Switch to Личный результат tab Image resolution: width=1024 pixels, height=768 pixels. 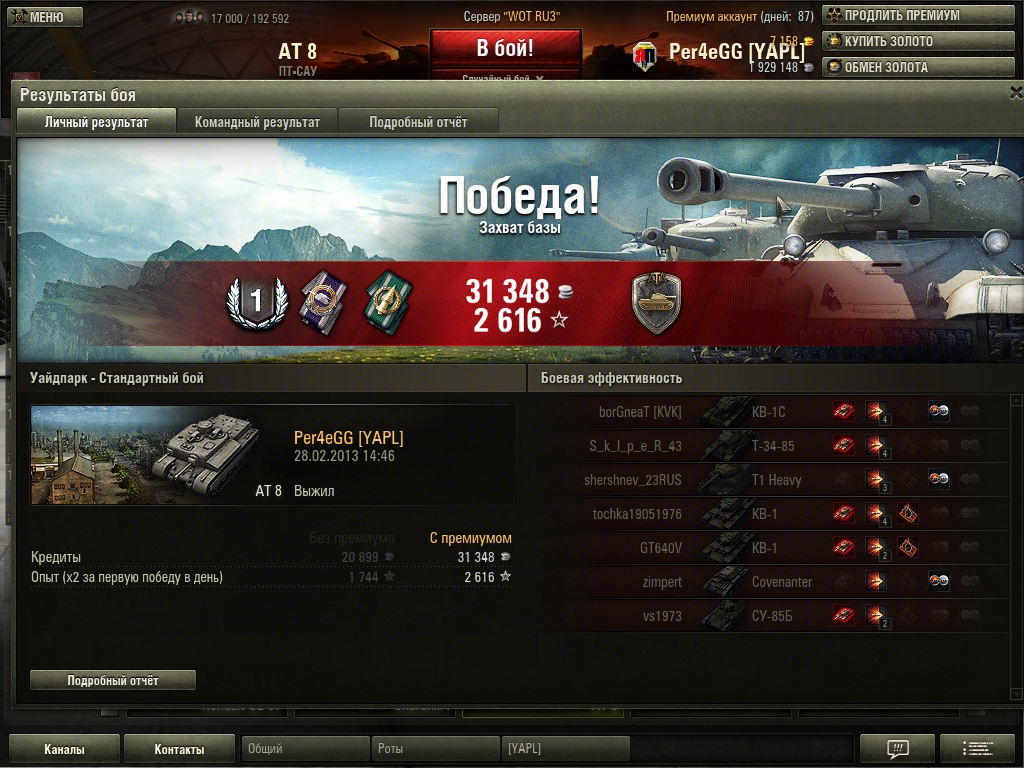pyautogui.click(x=96, y=122)
